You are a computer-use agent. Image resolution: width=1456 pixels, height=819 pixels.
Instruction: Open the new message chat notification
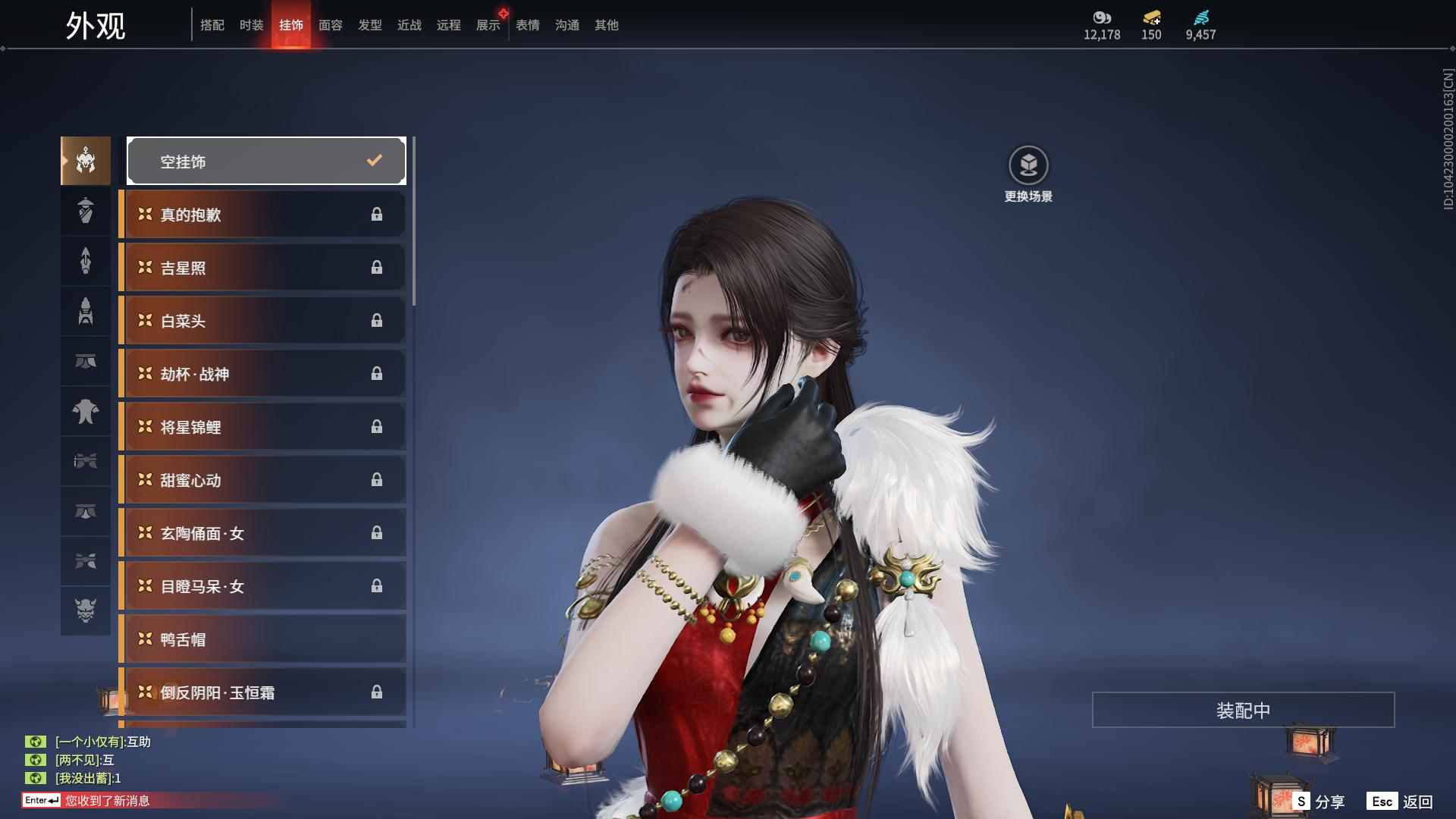coord(106,801)
